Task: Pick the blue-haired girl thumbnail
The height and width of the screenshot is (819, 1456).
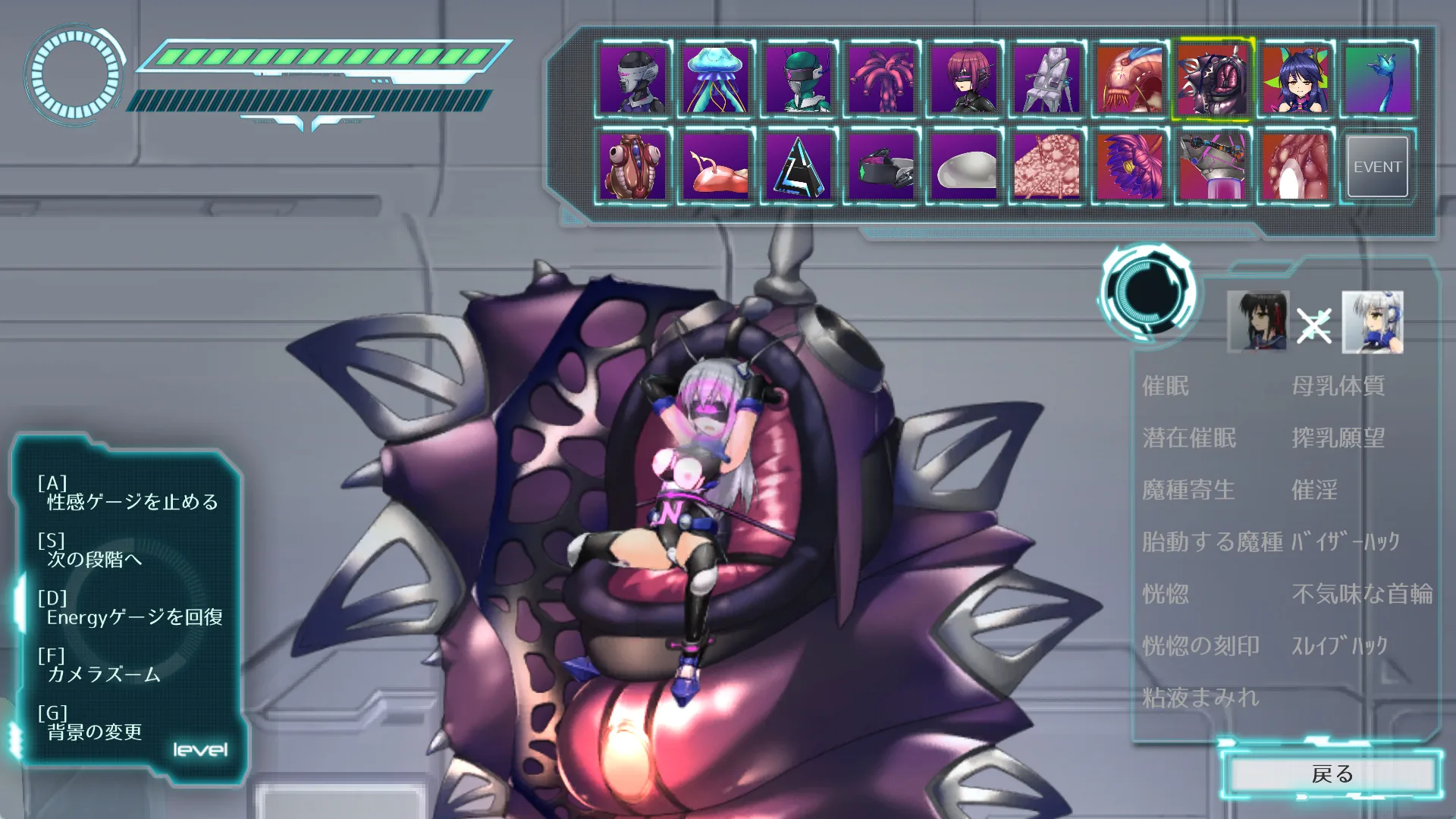Action: [x=1296, y=80]
